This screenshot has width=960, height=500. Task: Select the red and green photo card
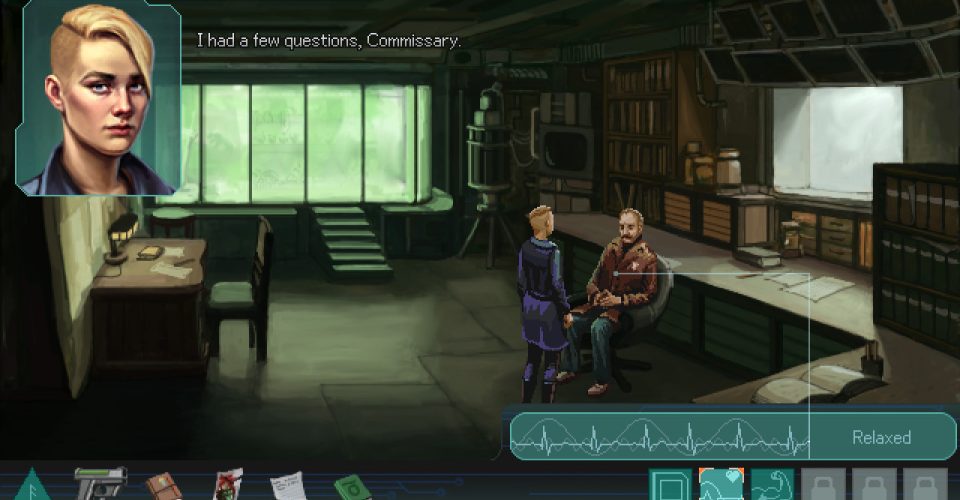(x=228, y=485)
